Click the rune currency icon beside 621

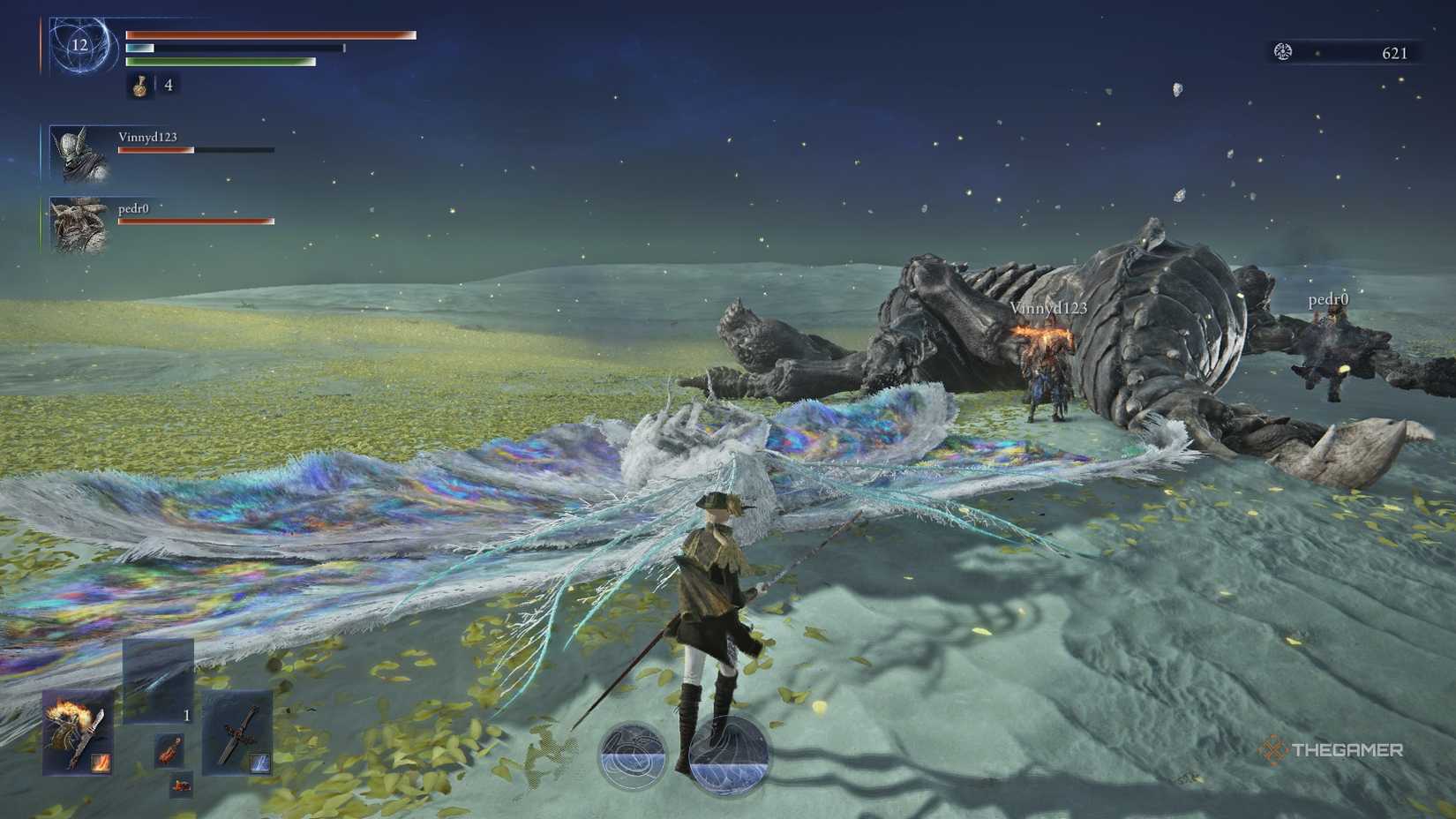pyautogui.click(x=1281, y=50)
